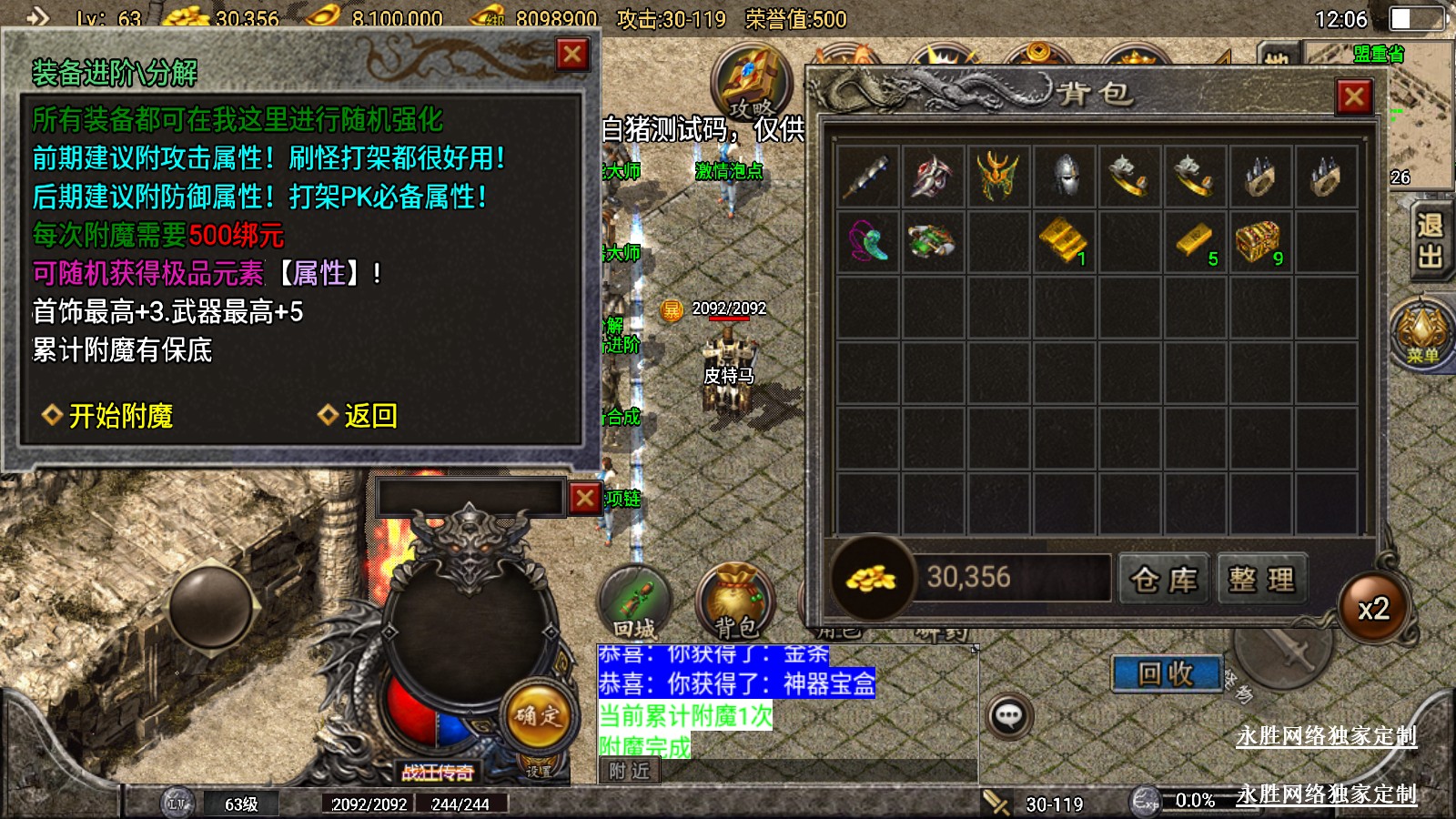Image resolution: width=1456 pixels, height=819 pixels.
Task: Open the 攻略 guide book
Action: click(x=751, y=82)
